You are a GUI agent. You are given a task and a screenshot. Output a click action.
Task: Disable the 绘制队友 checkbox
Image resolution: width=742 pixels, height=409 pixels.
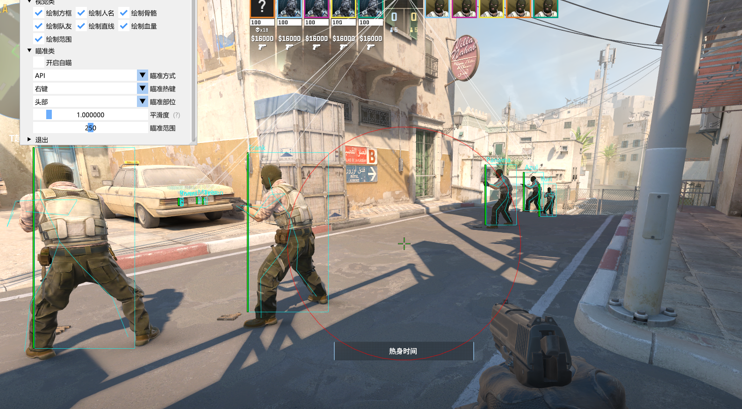coord(39,26)
